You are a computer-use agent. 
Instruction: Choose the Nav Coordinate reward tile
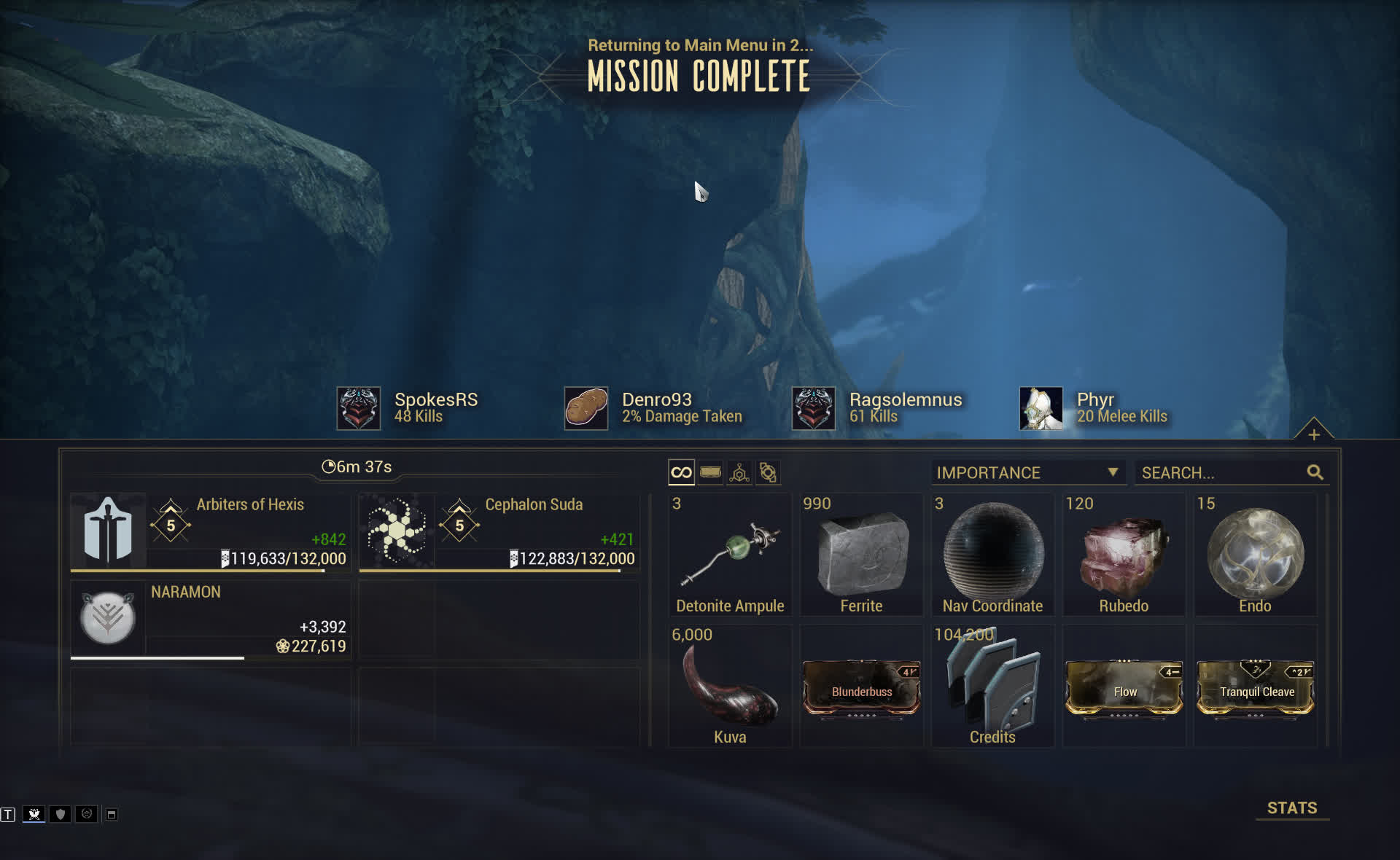pos(992,555)
